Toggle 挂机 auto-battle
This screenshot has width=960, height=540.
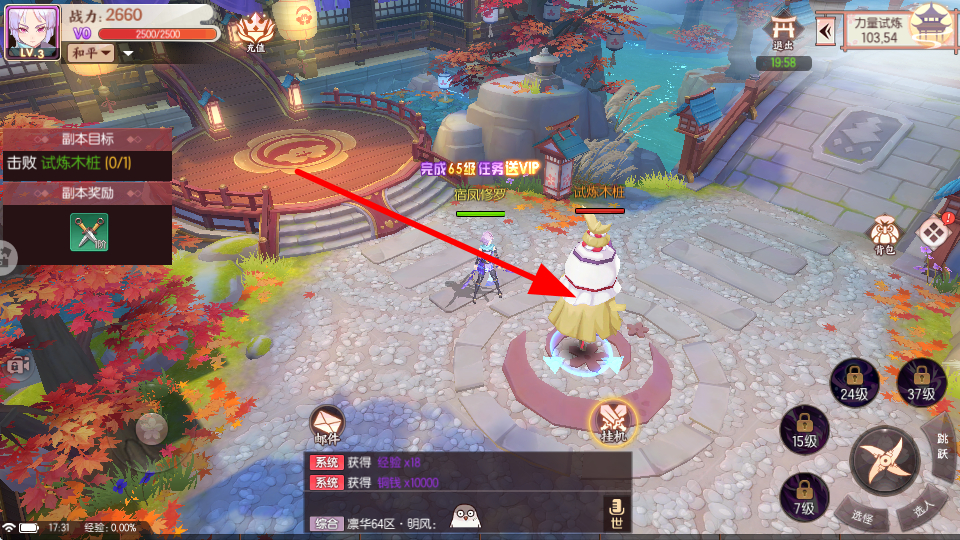click(x=611, y=421)
